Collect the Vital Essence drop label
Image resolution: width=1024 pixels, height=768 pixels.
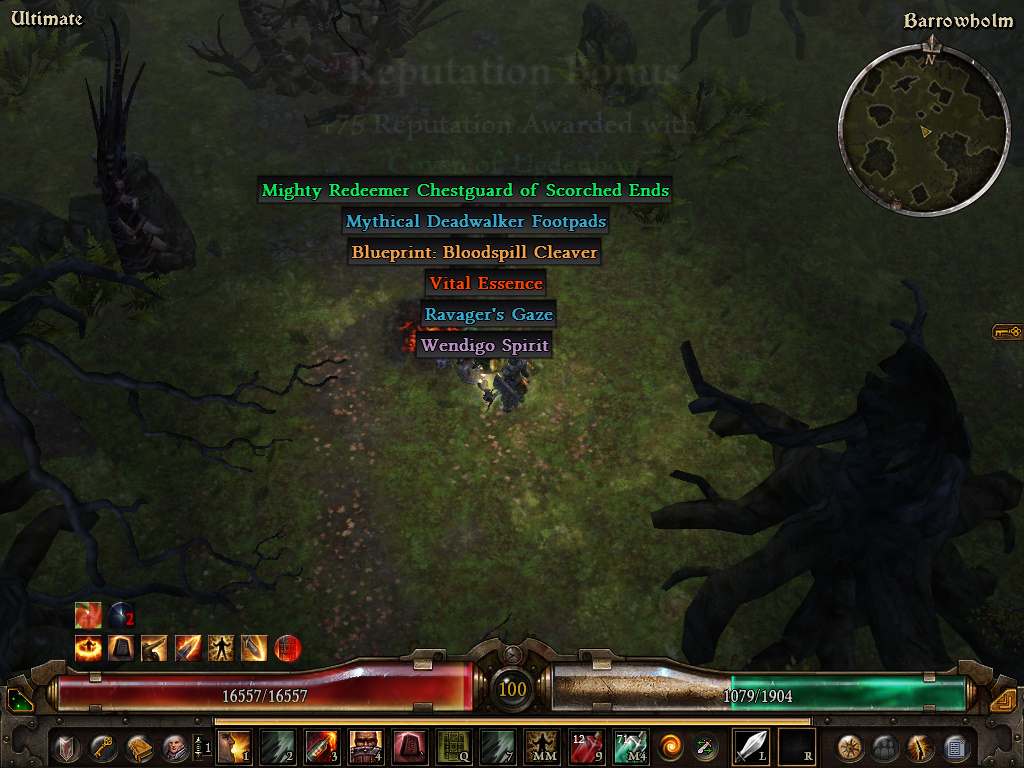486,283
